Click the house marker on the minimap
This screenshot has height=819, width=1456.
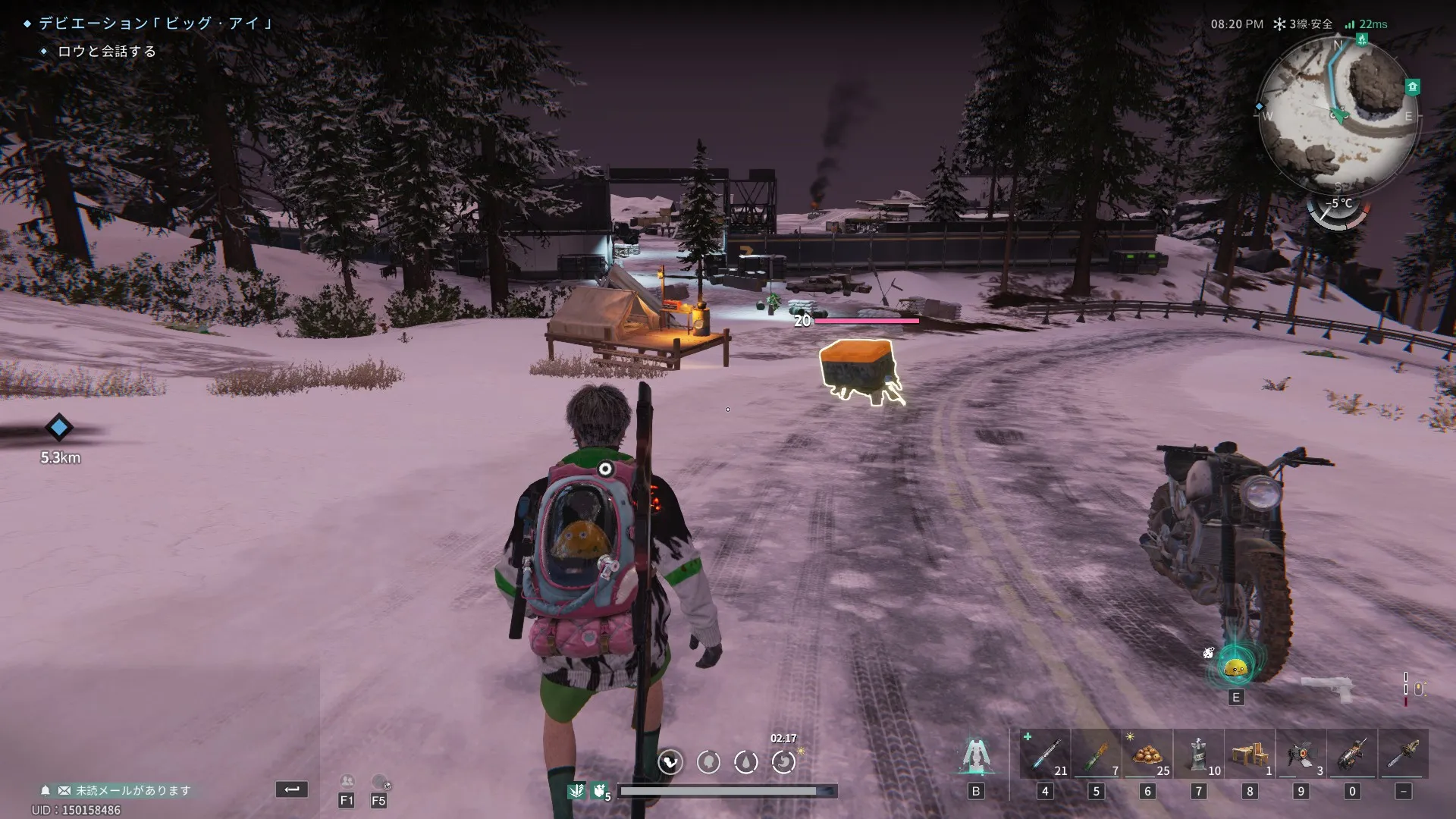1412,86
